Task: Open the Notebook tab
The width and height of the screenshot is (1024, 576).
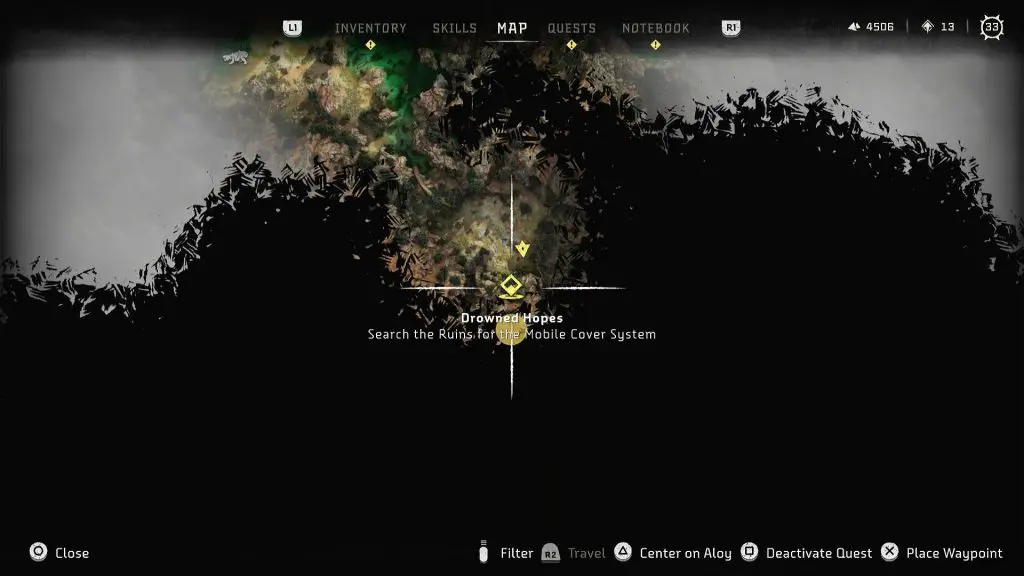Action: click(655, 28)
